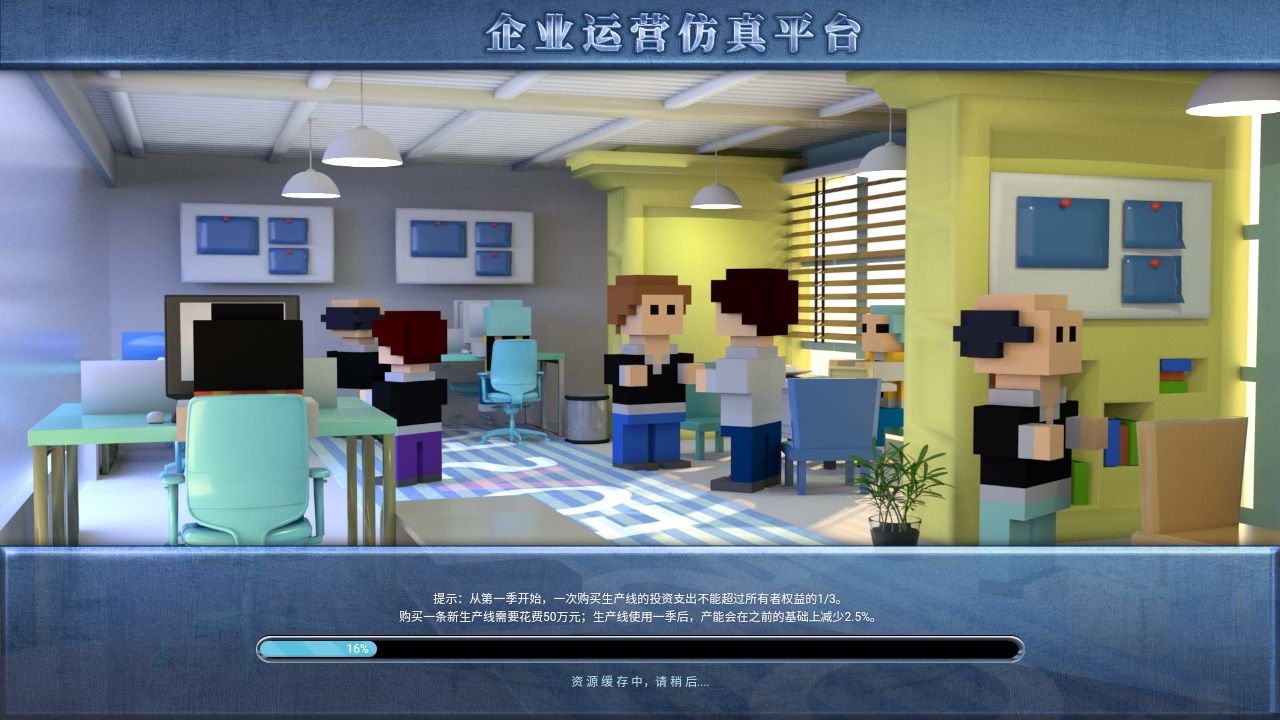Click the 16% progress label

358,650
